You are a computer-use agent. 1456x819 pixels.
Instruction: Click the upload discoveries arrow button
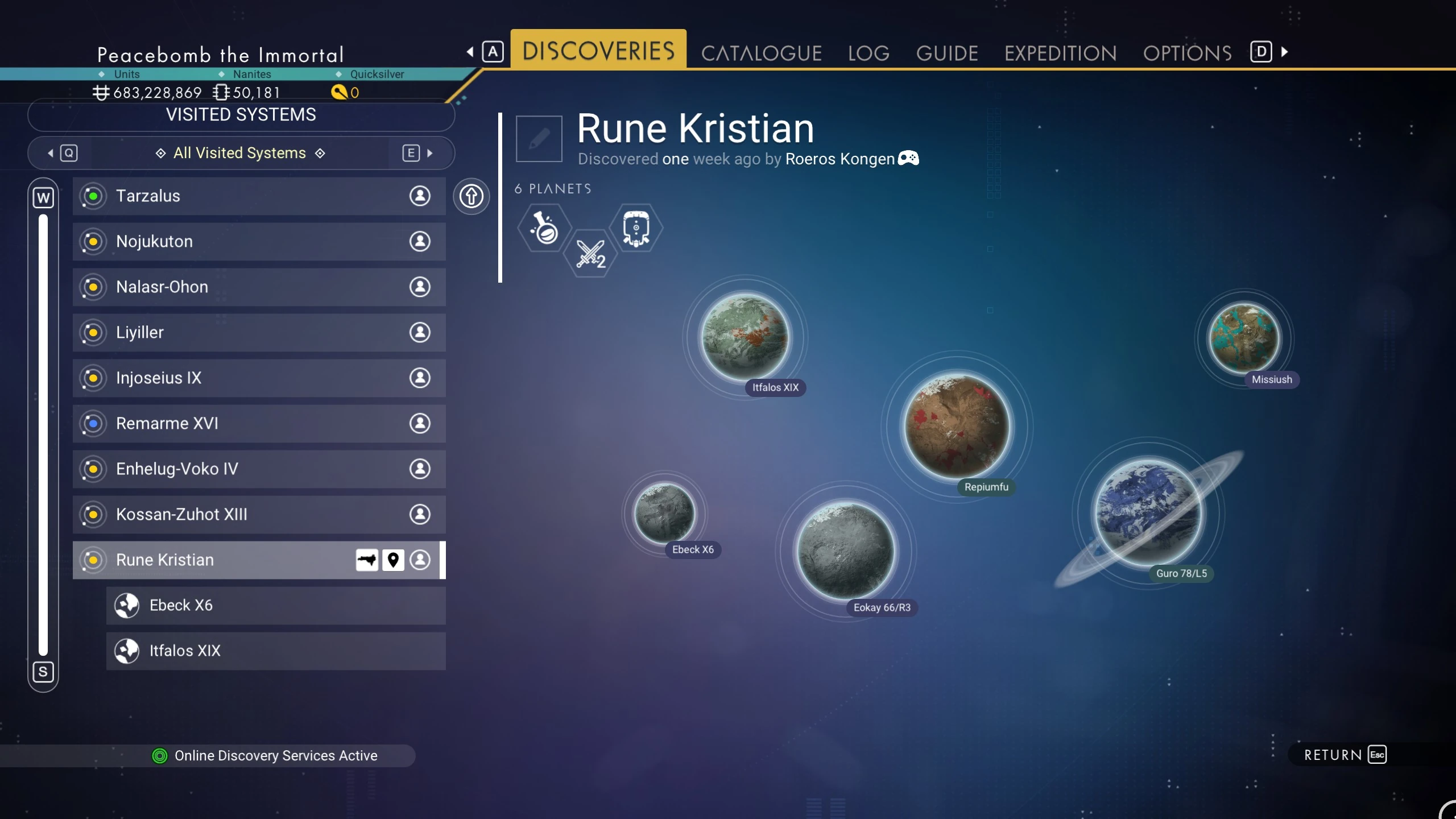coord(471,197)
